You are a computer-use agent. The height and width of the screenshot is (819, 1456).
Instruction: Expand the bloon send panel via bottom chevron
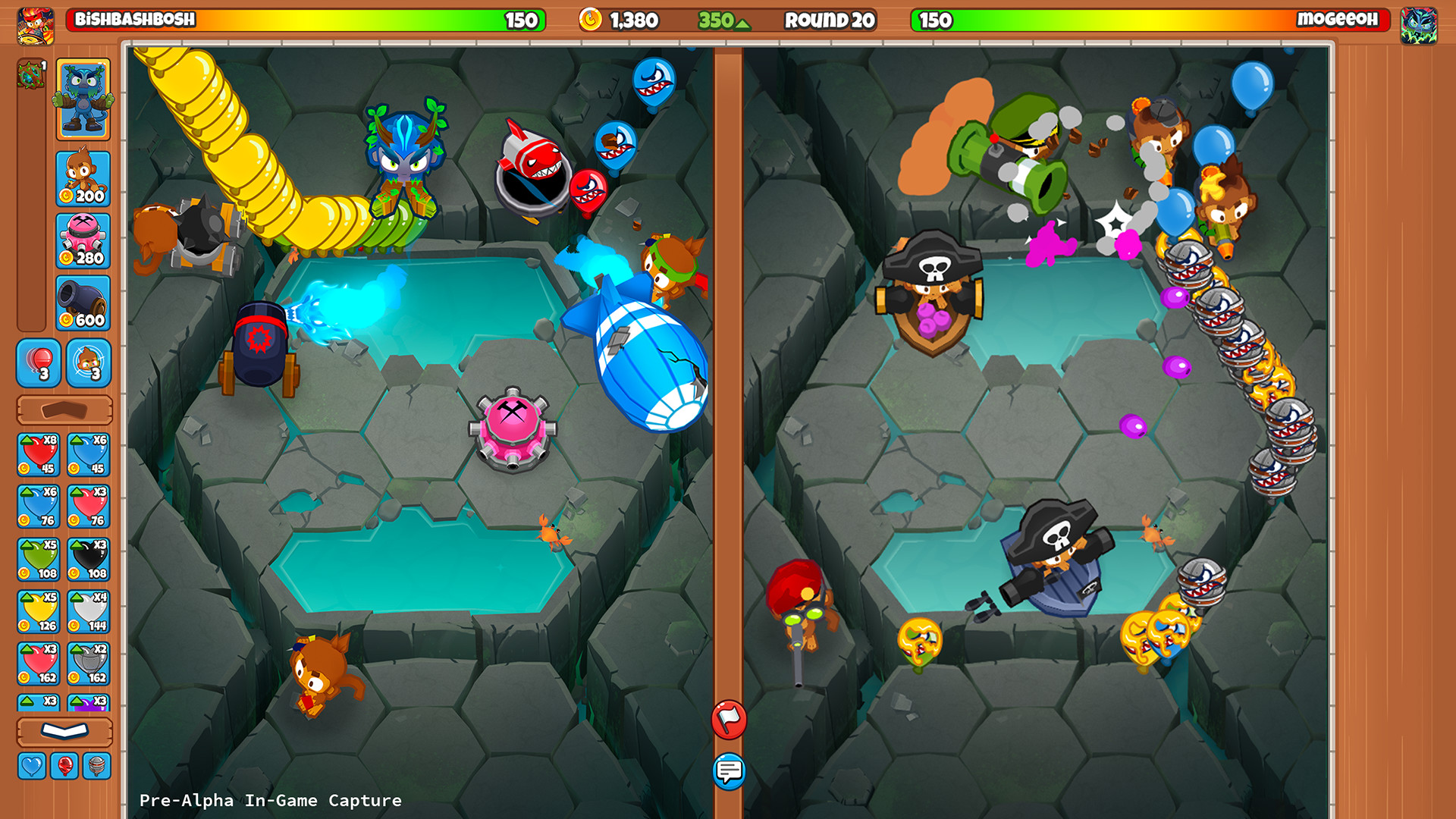[x=64, y=730]
